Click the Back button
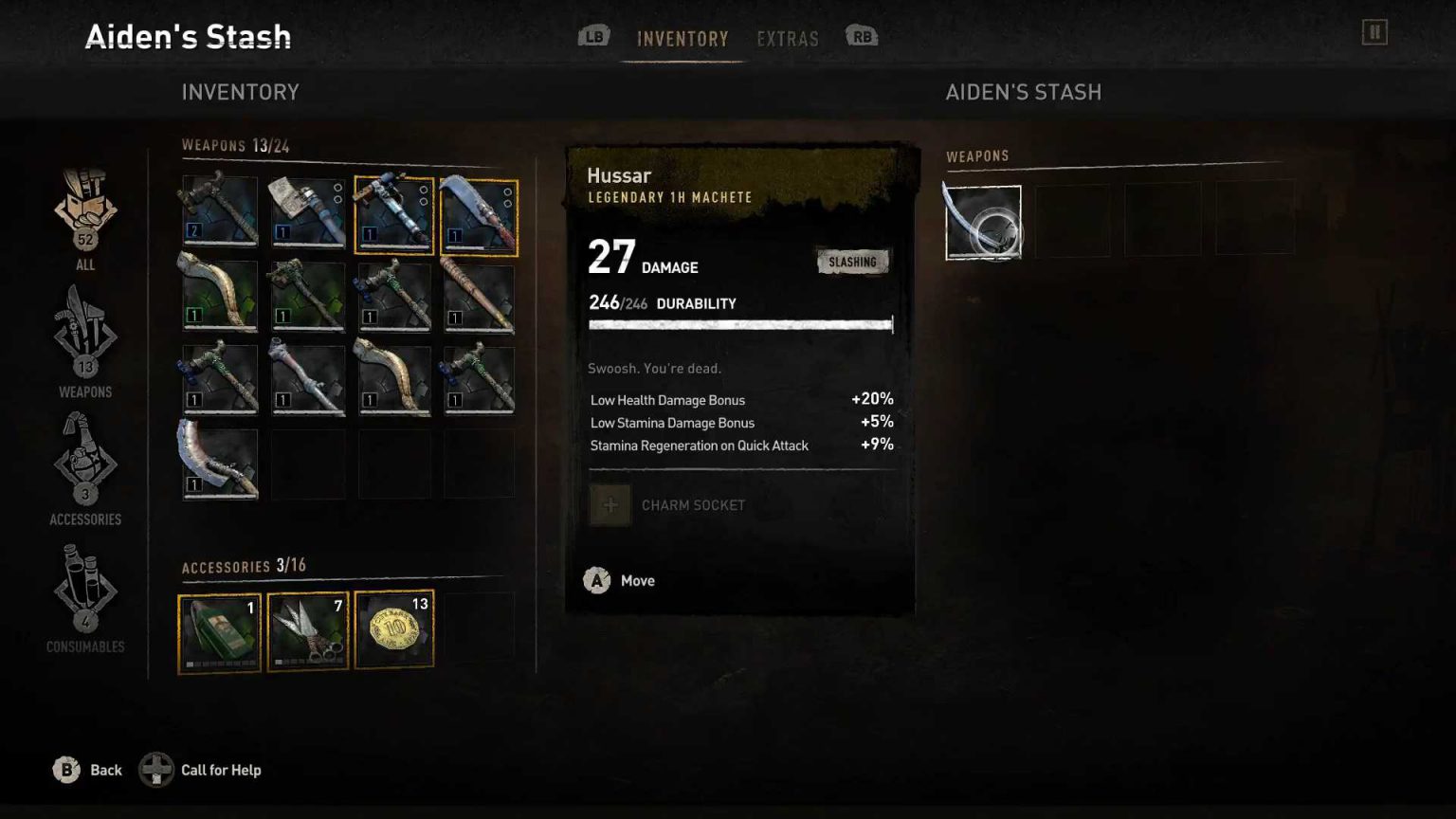Image resolution: width=1456 pixels, height=819 pixels. (87, 770)
